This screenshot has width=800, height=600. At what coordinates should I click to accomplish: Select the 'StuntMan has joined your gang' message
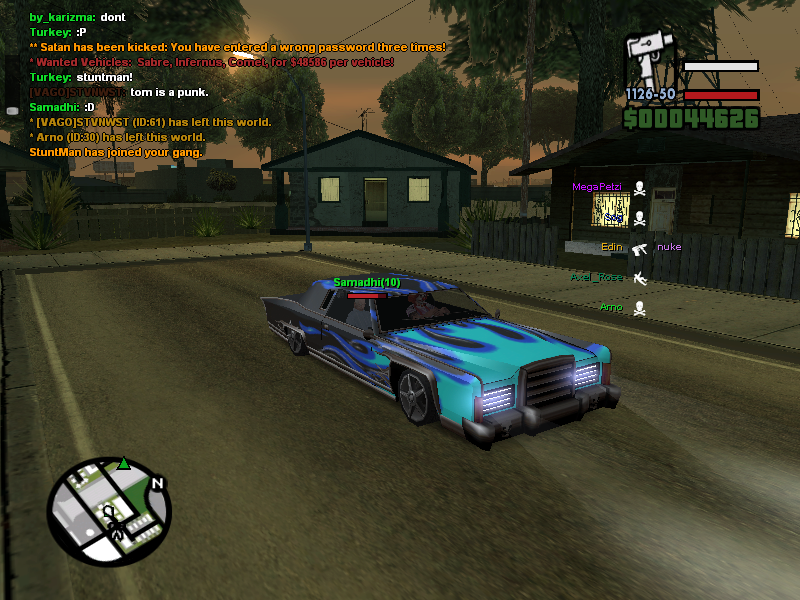click(116, 152)
